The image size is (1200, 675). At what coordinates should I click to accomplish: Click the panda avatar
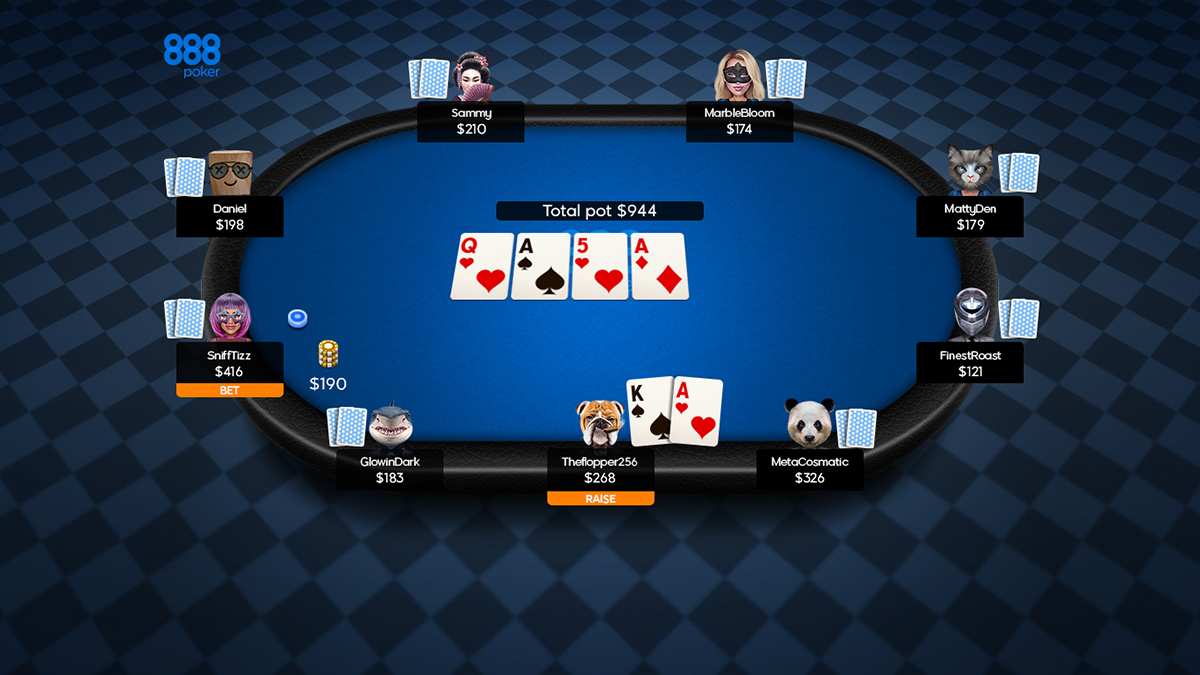[x=809, y=423]
